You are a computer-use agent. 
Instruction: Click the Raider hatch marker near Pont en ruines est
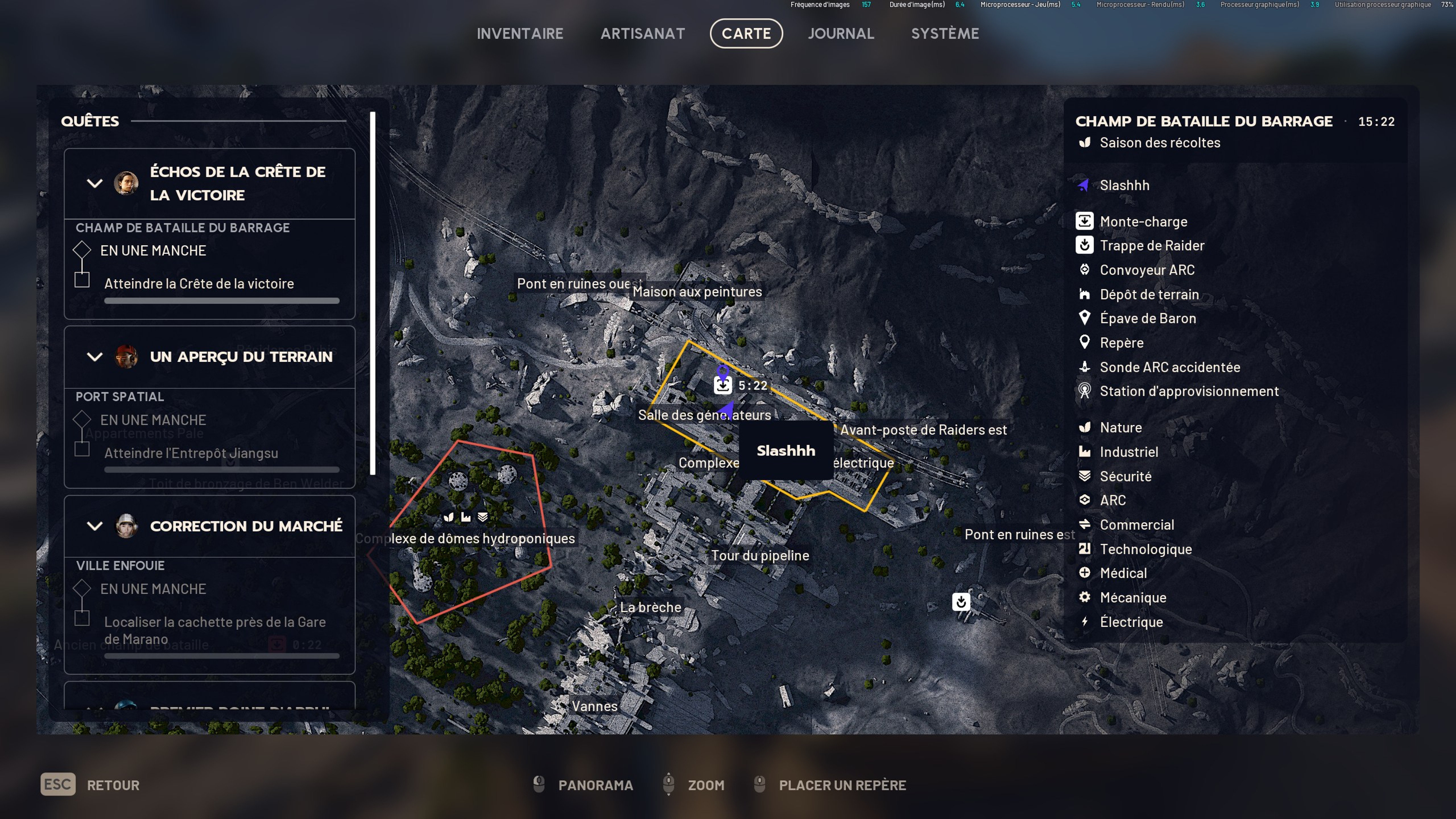tap(961, 602)
